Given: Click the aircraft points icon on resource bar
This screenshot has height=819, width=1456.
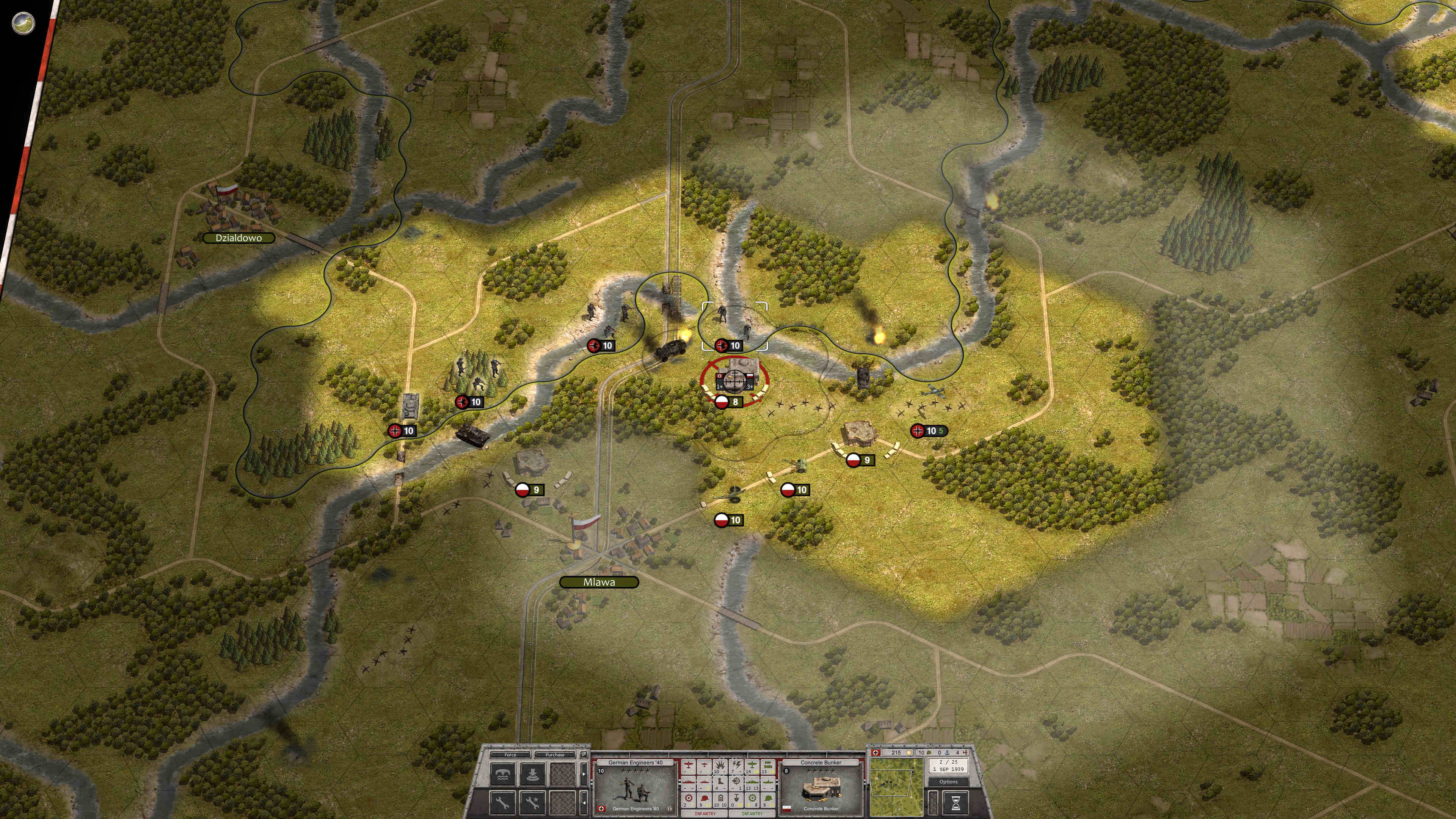Looking at the screenshot, I should (966, 753).
